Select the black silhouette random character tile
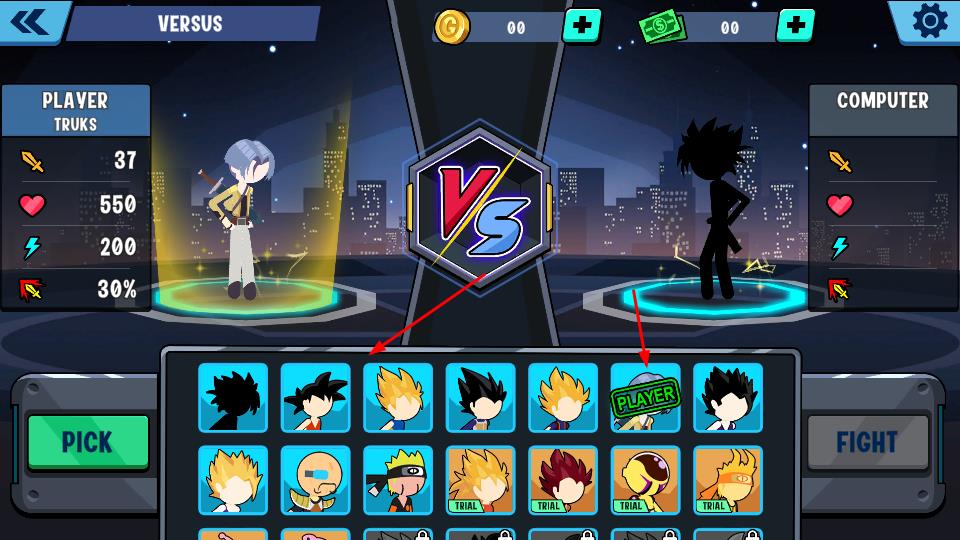The height and width of the screenshot is (540, 960). pyautogui.click(x=233, y=397)
